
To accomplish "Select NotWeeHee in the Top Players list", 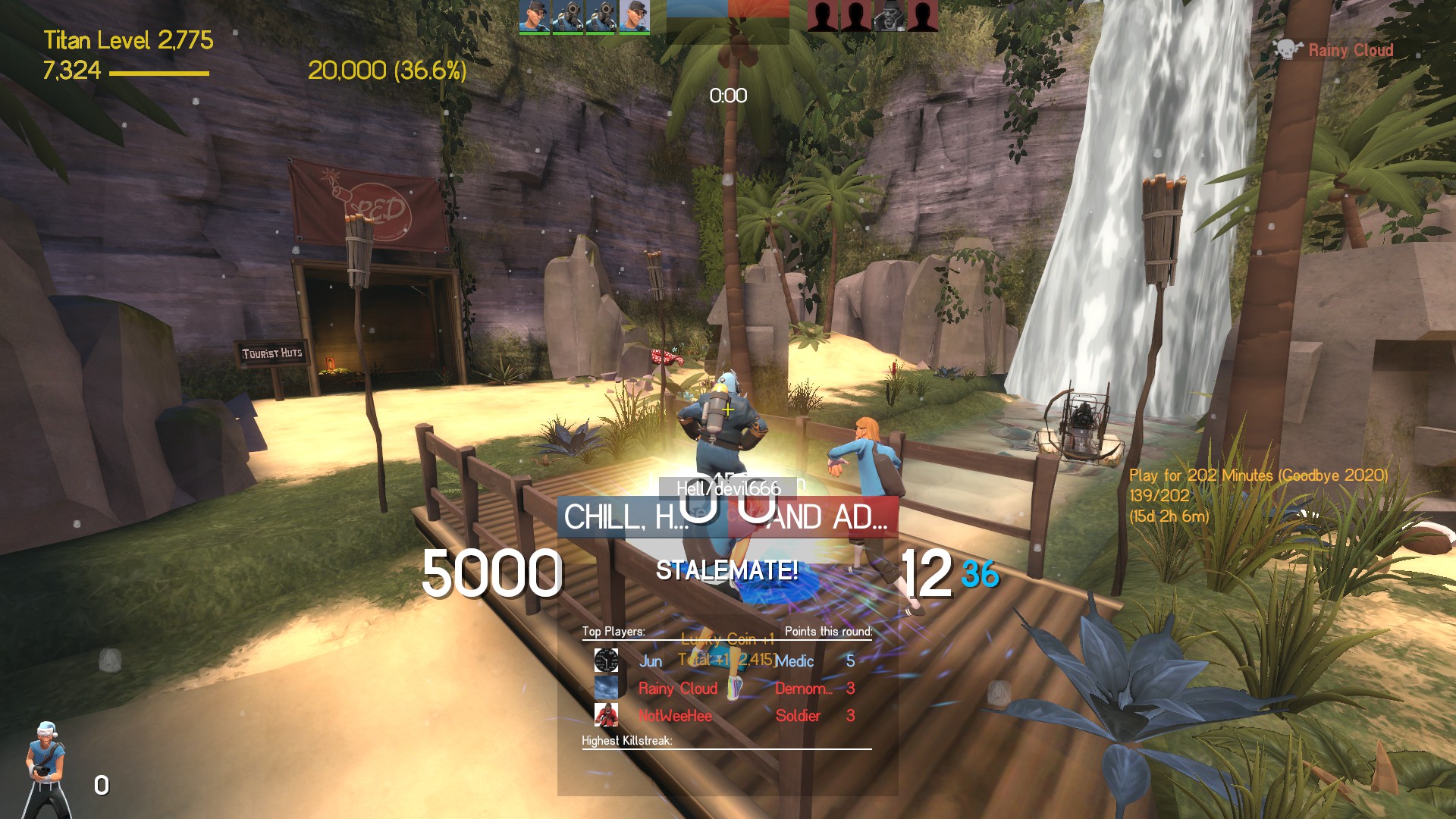I will pos(675,716).
